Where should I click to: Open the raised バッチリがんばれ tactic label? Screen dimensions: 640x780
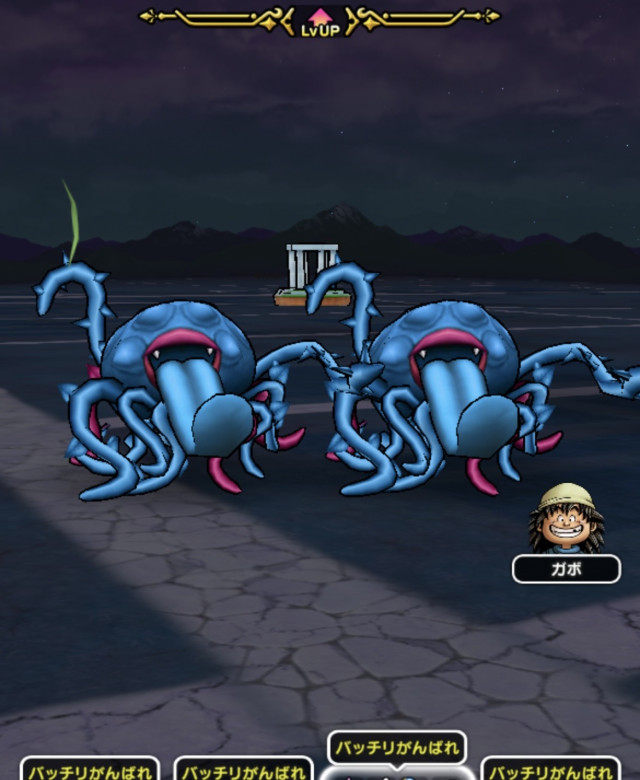tap(397, 747)
